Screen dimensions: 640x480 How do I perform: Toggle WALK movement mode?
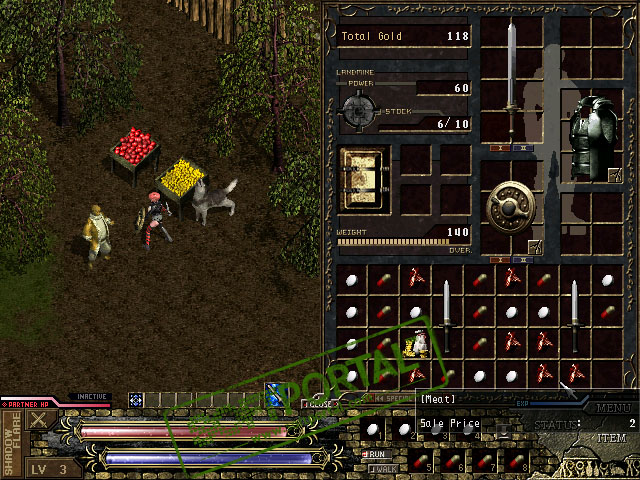point(381,468)
